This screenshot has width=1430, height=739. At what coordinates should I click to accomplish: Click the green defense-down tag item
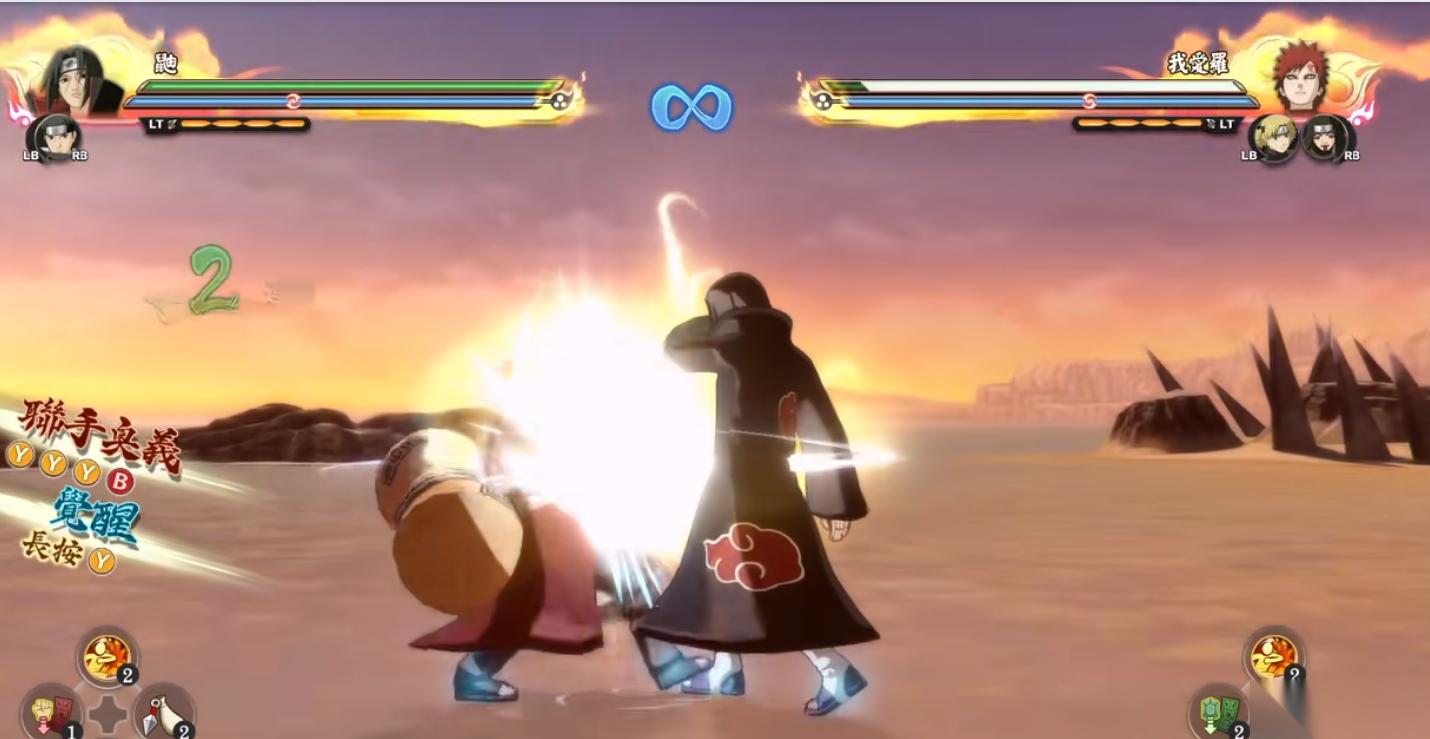point(1217,712)
